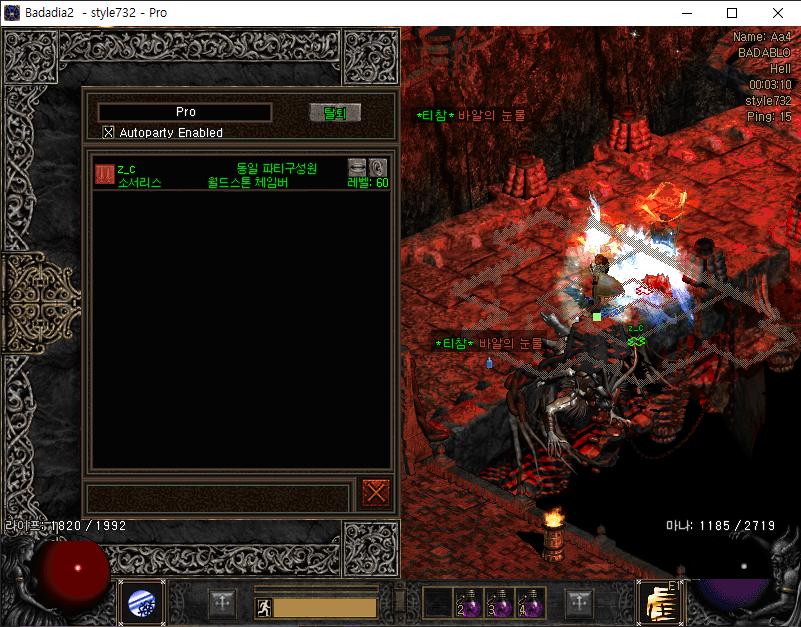This screenshot has width=801, height=627.
Task: Click the red hostility icon beside z_c
Action: click(x=104, y=174)
